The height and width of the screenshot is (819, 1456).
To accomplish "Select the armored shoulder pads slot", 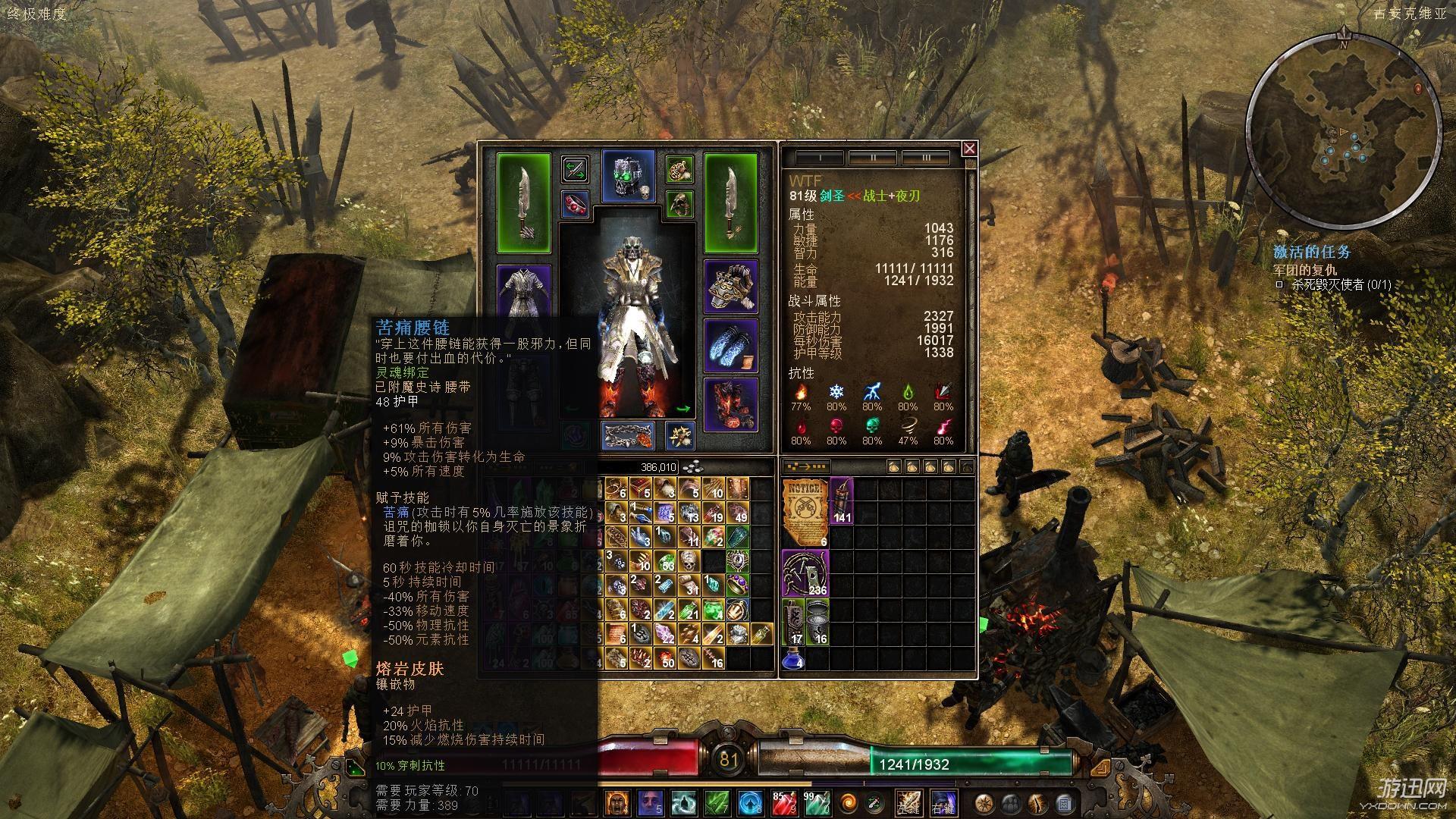I will click(731, 287).
